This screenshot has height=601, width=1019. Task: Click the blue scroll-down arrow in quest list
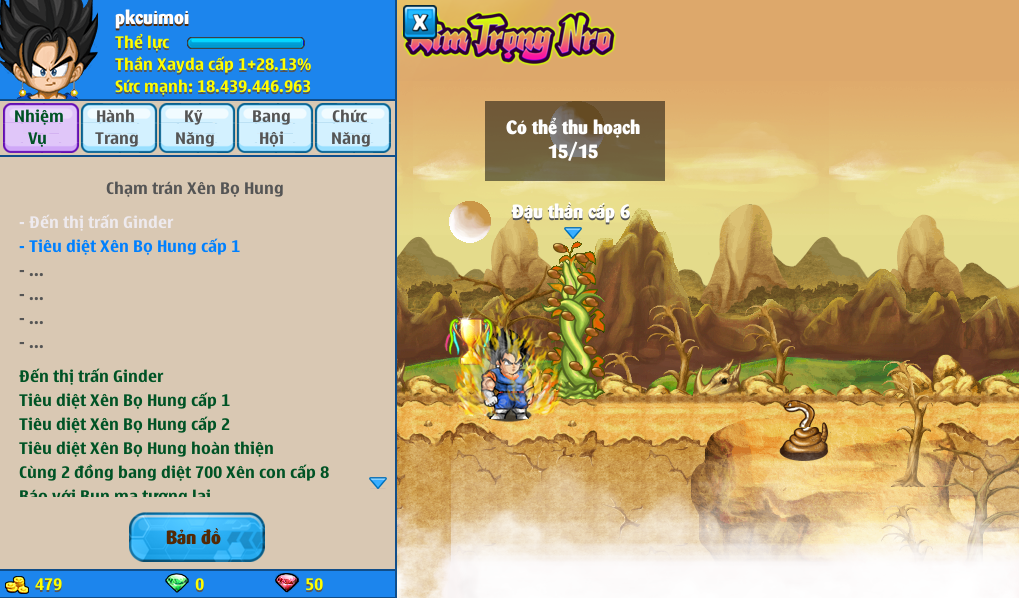(x=378, y=483)
